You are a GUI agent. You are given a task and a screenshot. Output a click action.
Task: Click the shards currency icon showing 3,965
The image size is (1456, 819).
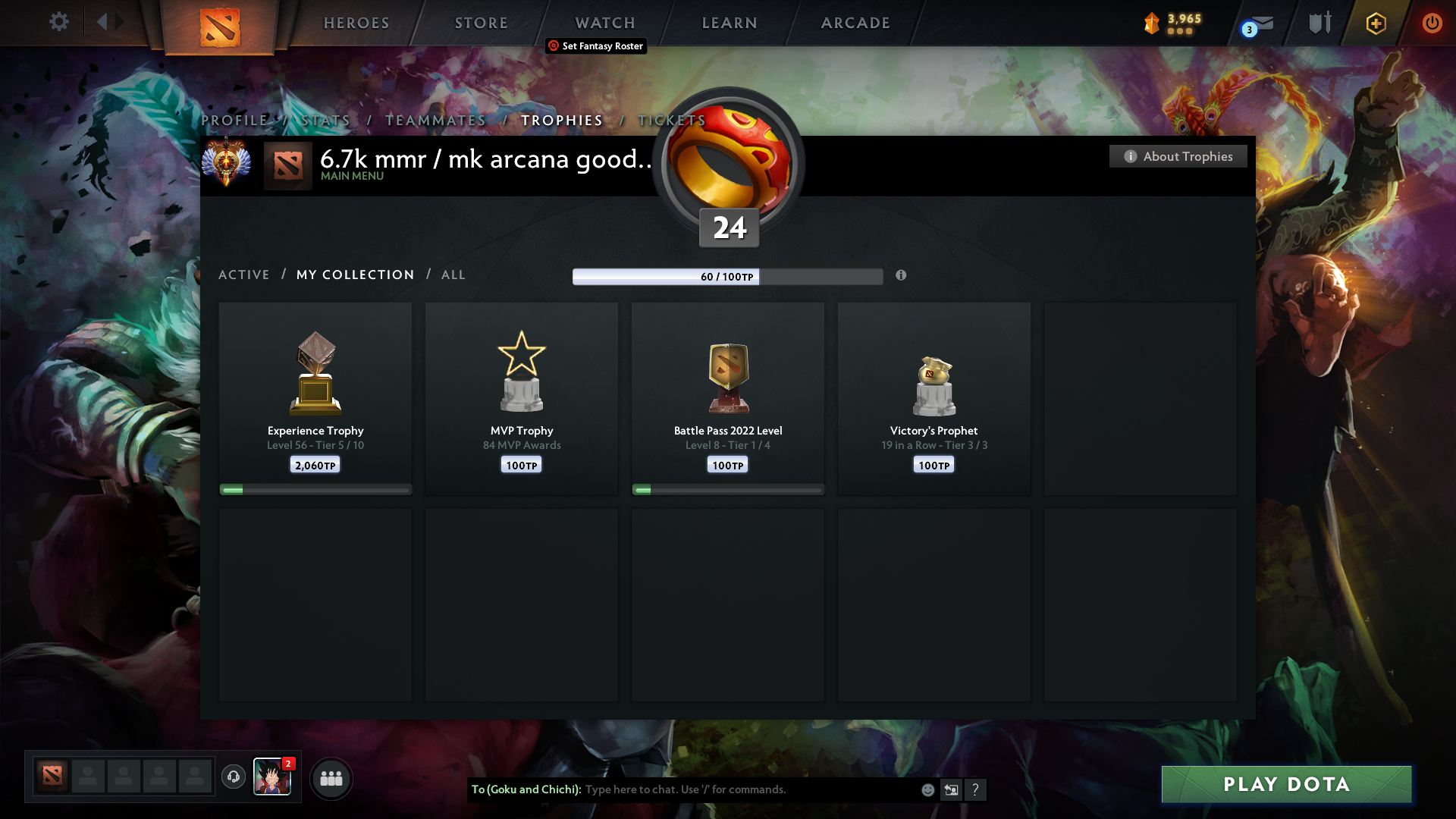click(x=1153, y=24)
